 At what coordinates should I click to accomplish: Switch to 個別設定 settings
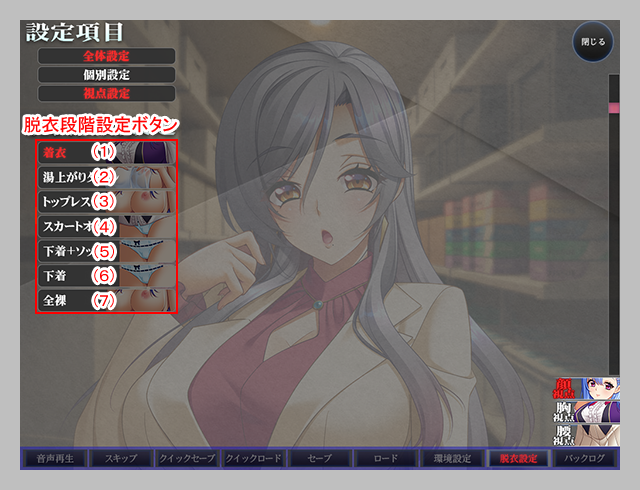[x=107, y=74]
